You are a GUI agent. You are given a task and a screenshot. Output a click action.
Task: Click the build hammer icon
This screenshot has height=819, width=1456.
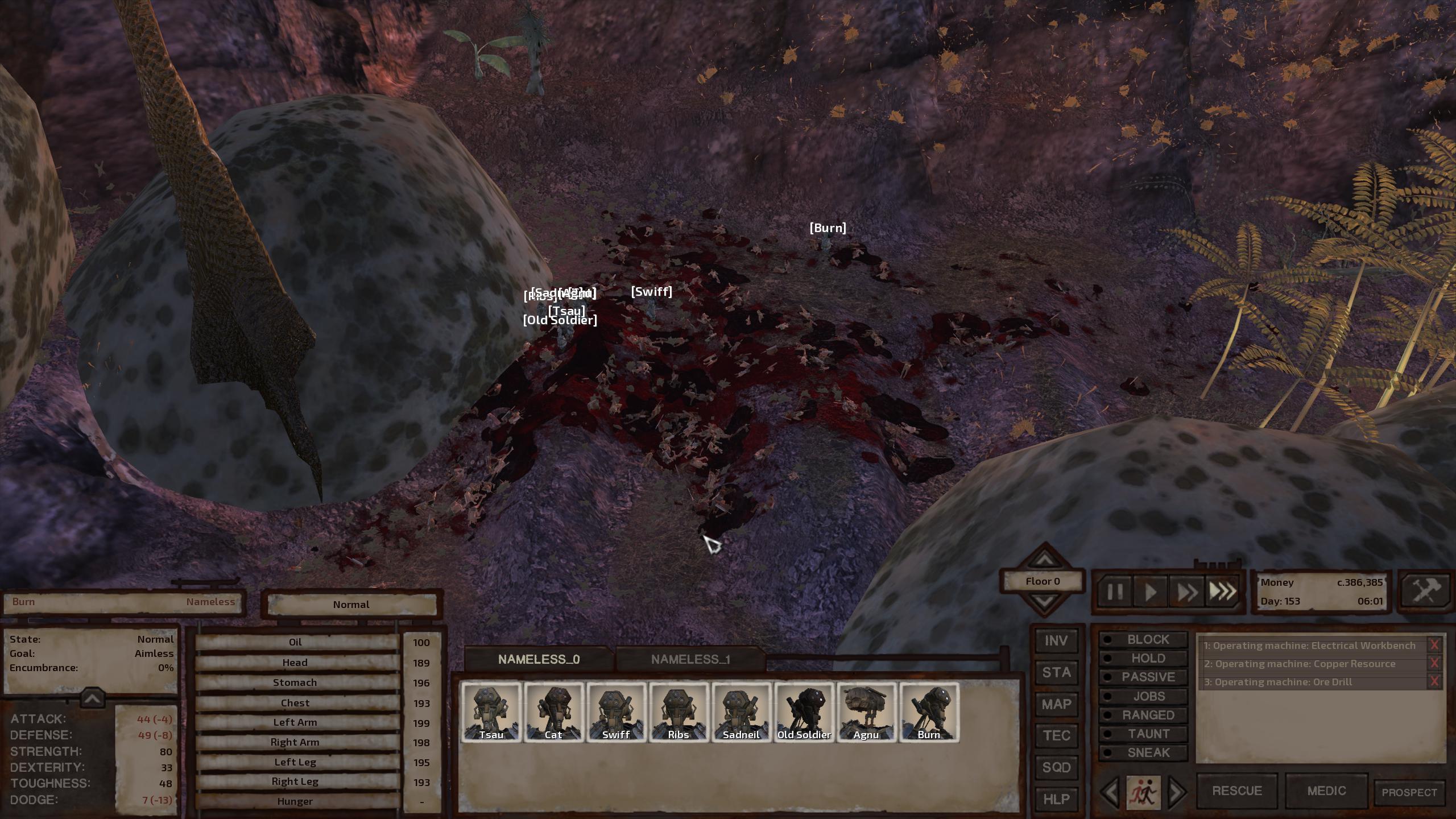(x=1425, y=590)
